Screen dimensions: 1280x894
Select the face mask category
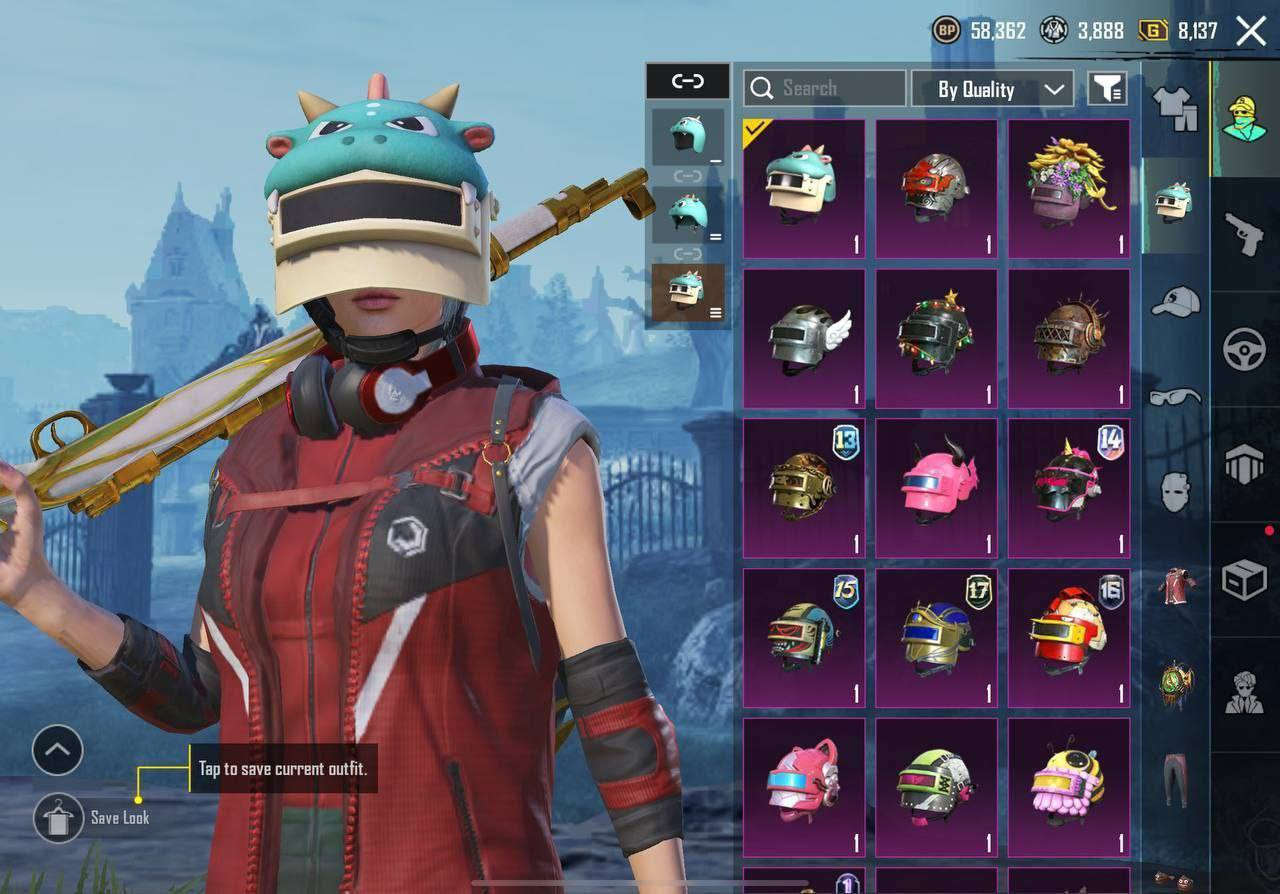click(x=1176, y=492)
